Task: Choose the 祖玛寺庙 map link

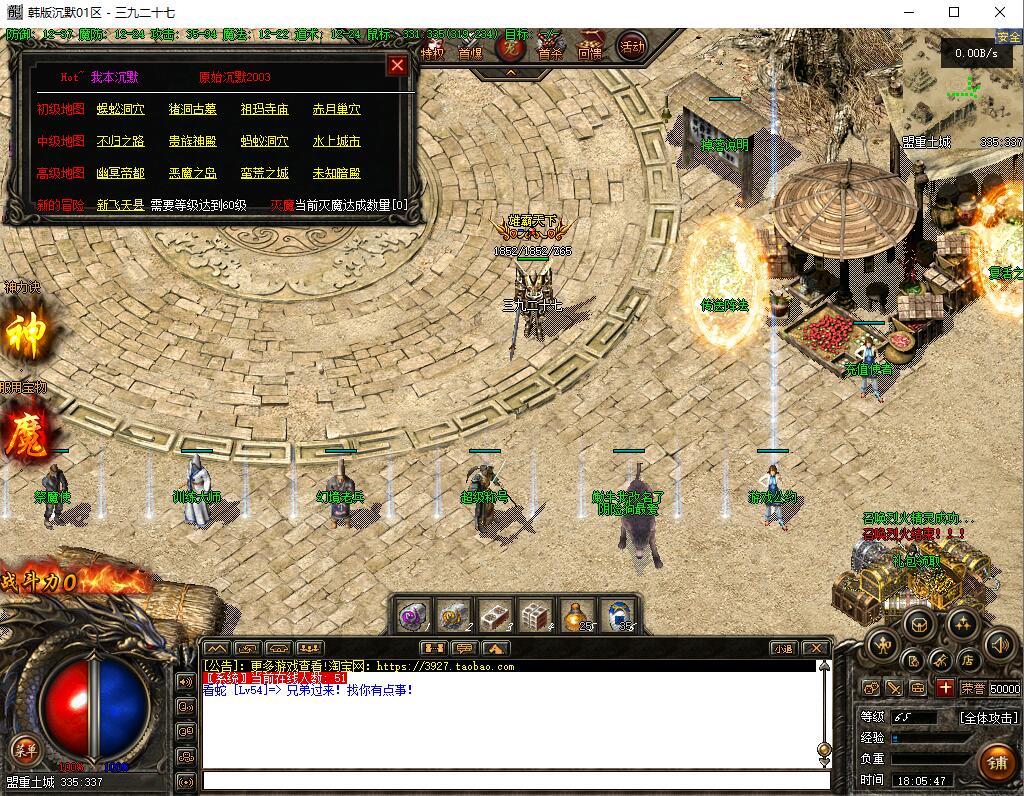Action: click(264, 109)
